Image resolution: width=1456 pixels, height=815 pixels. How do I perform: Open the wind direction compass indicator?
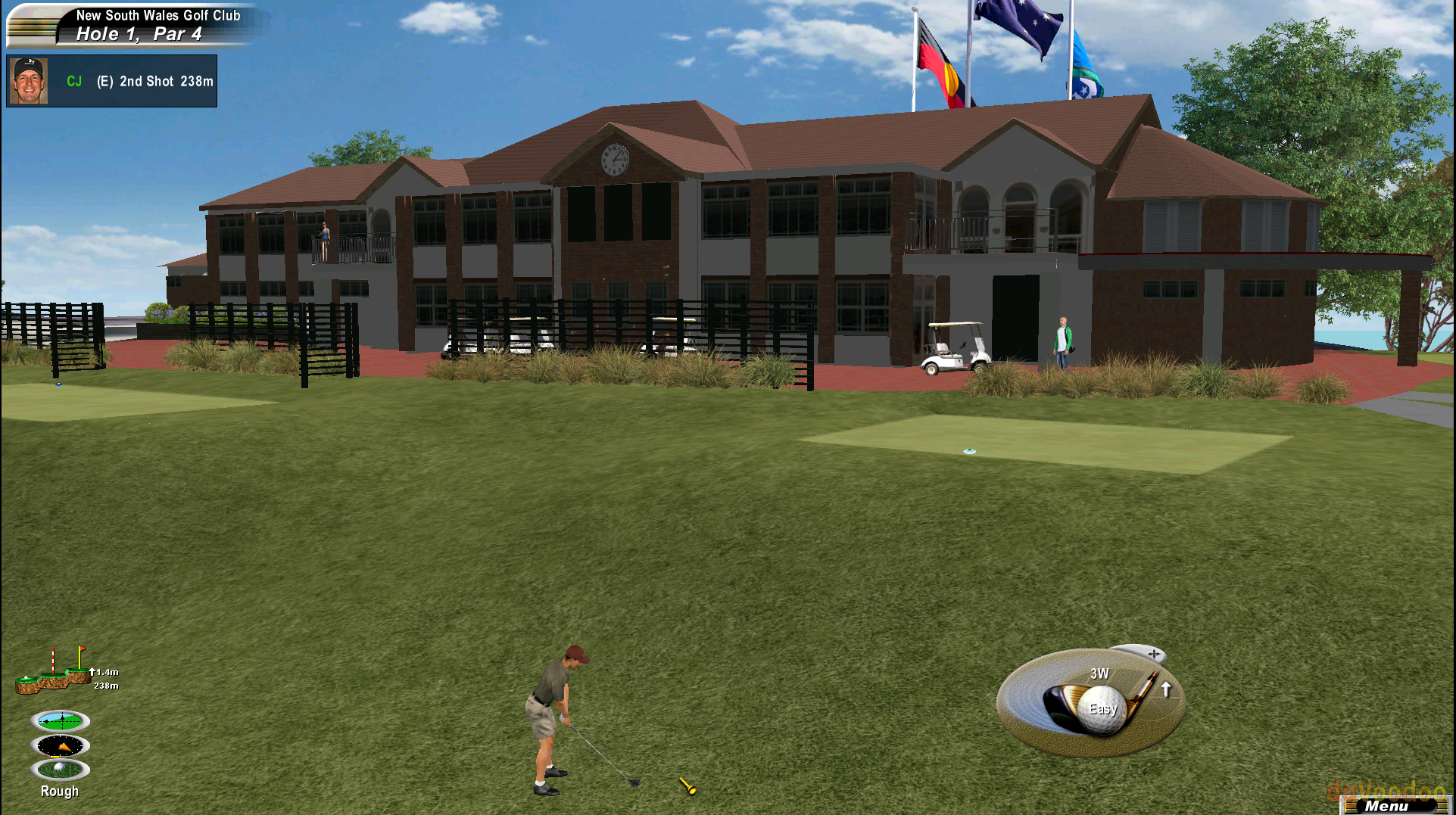(x=60, y=745)
